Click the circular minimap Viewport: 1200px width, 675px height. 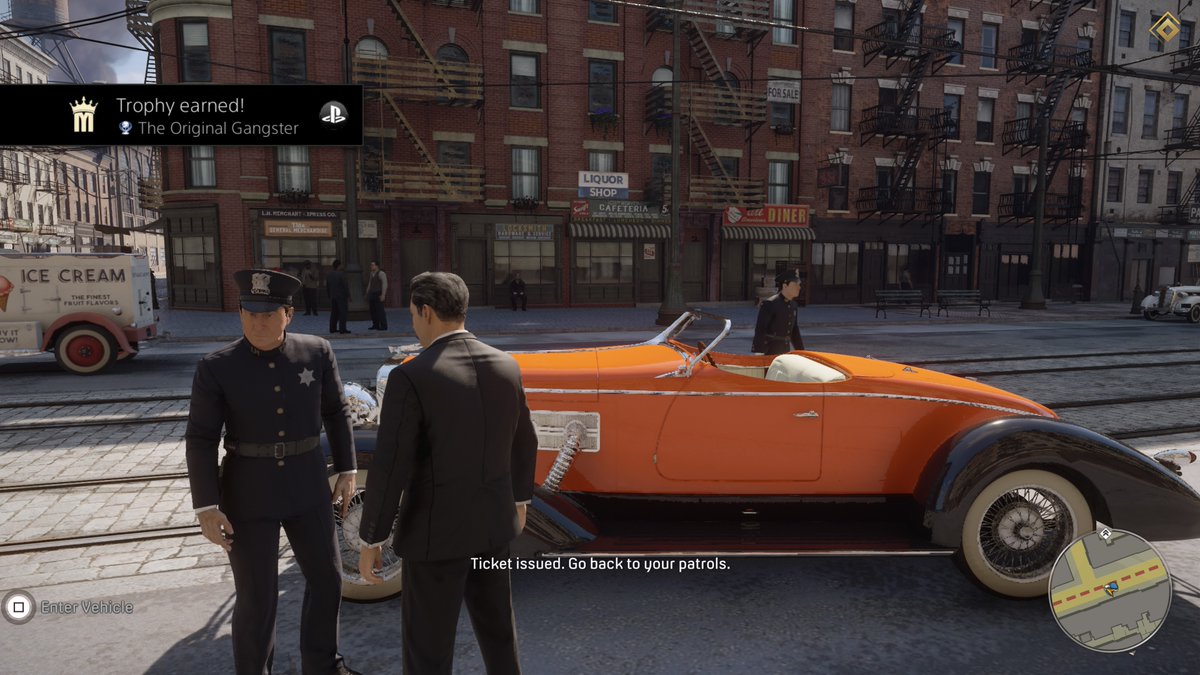(x=1109, y=590)
